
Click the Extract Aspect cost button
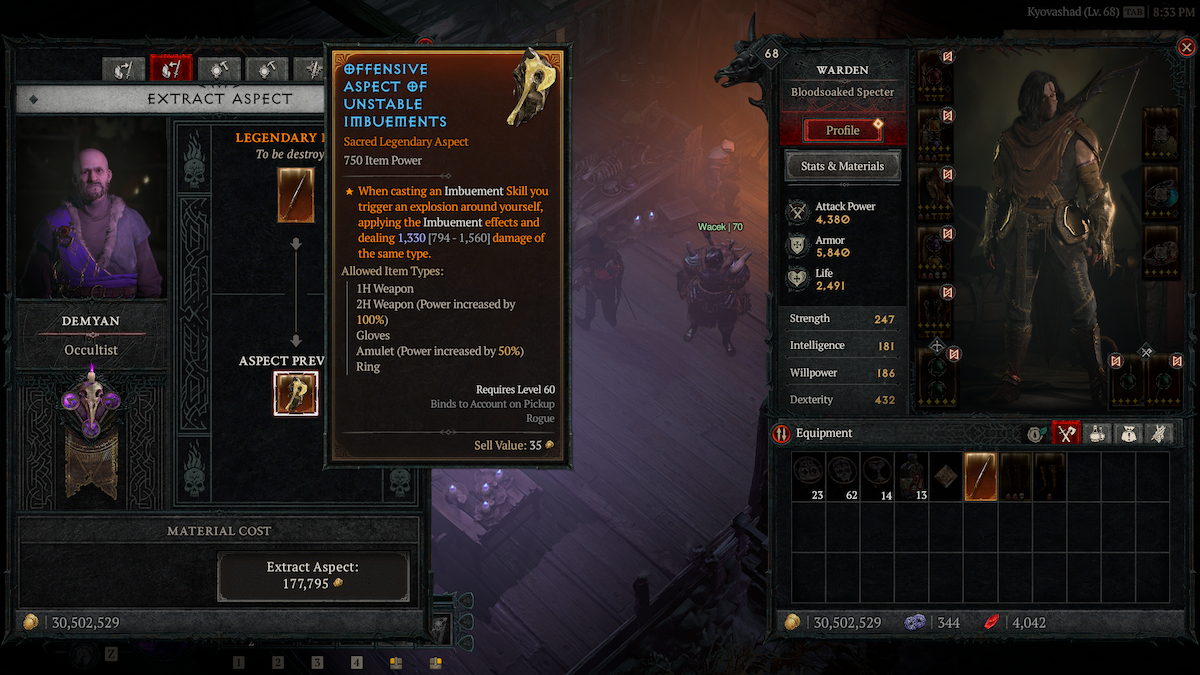(313, 575)
